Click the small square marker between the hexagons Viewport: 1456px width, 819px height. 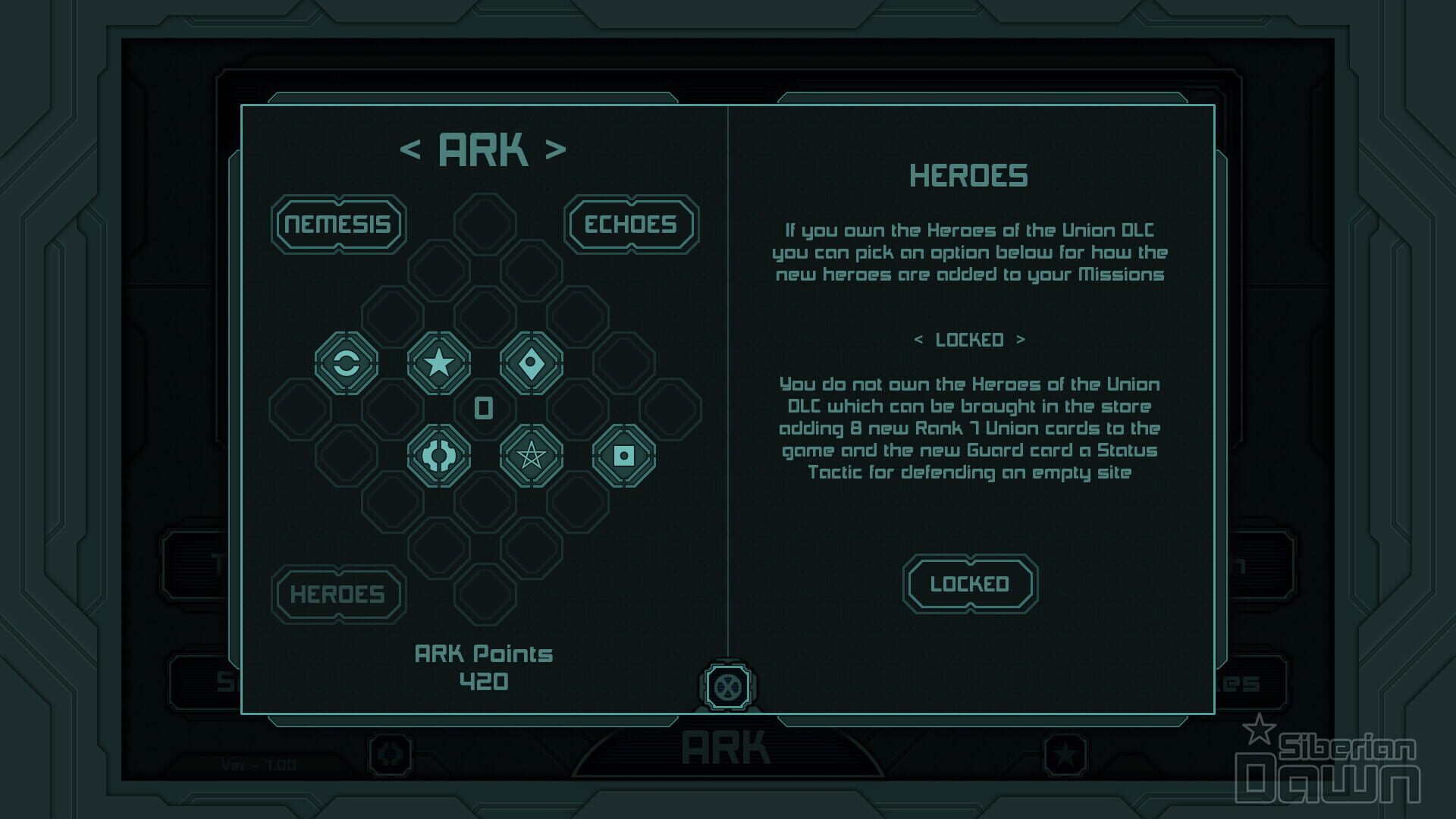click(x=482, y=407)
